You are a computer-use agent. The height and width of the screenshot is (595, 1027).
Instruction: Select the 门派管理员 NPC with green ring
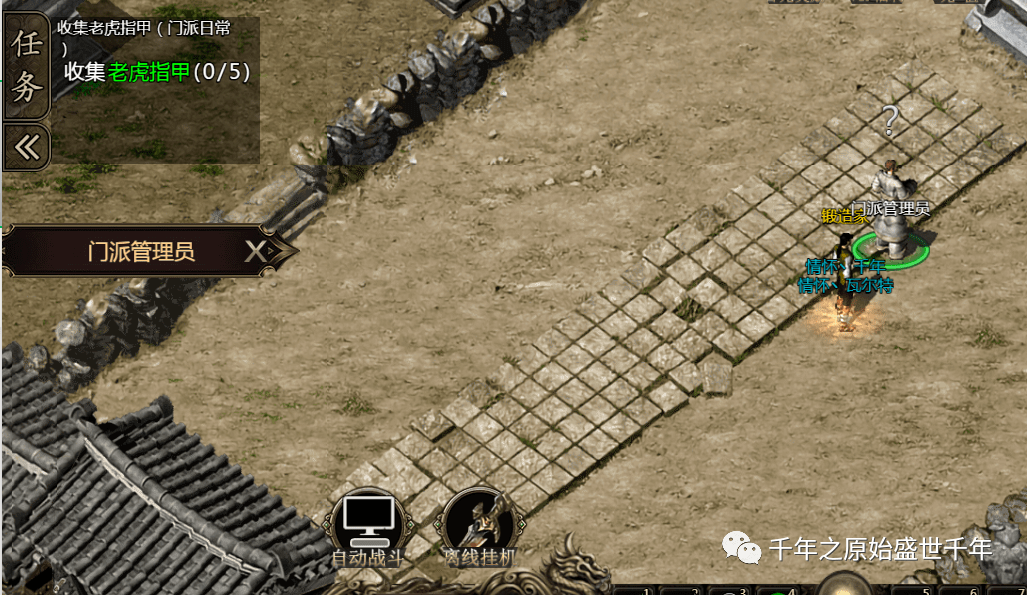pos(889,215)
